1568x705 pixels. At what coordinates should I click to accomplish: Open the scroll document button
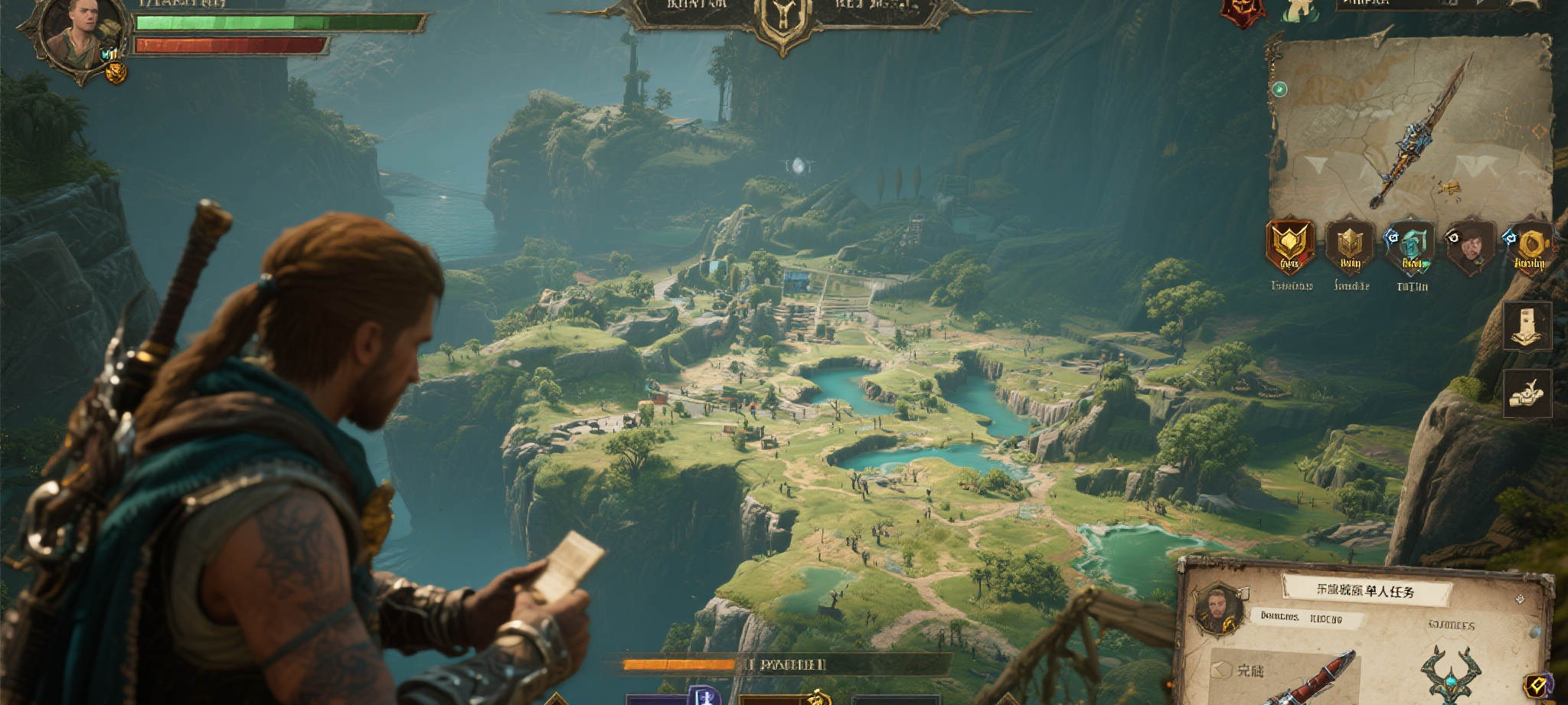click(1527, 326)
